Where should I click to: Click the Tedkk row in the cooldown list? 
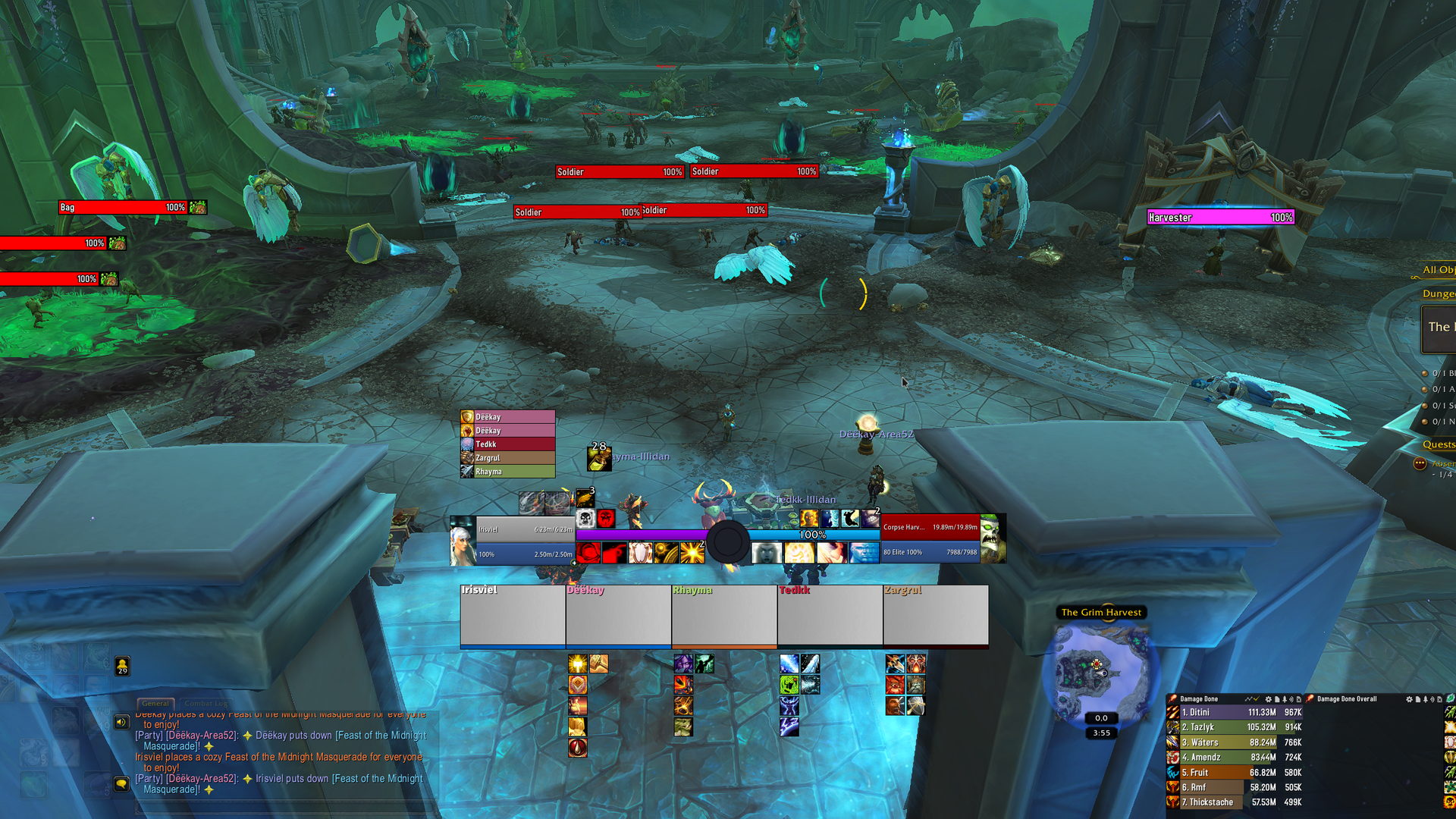508,444
